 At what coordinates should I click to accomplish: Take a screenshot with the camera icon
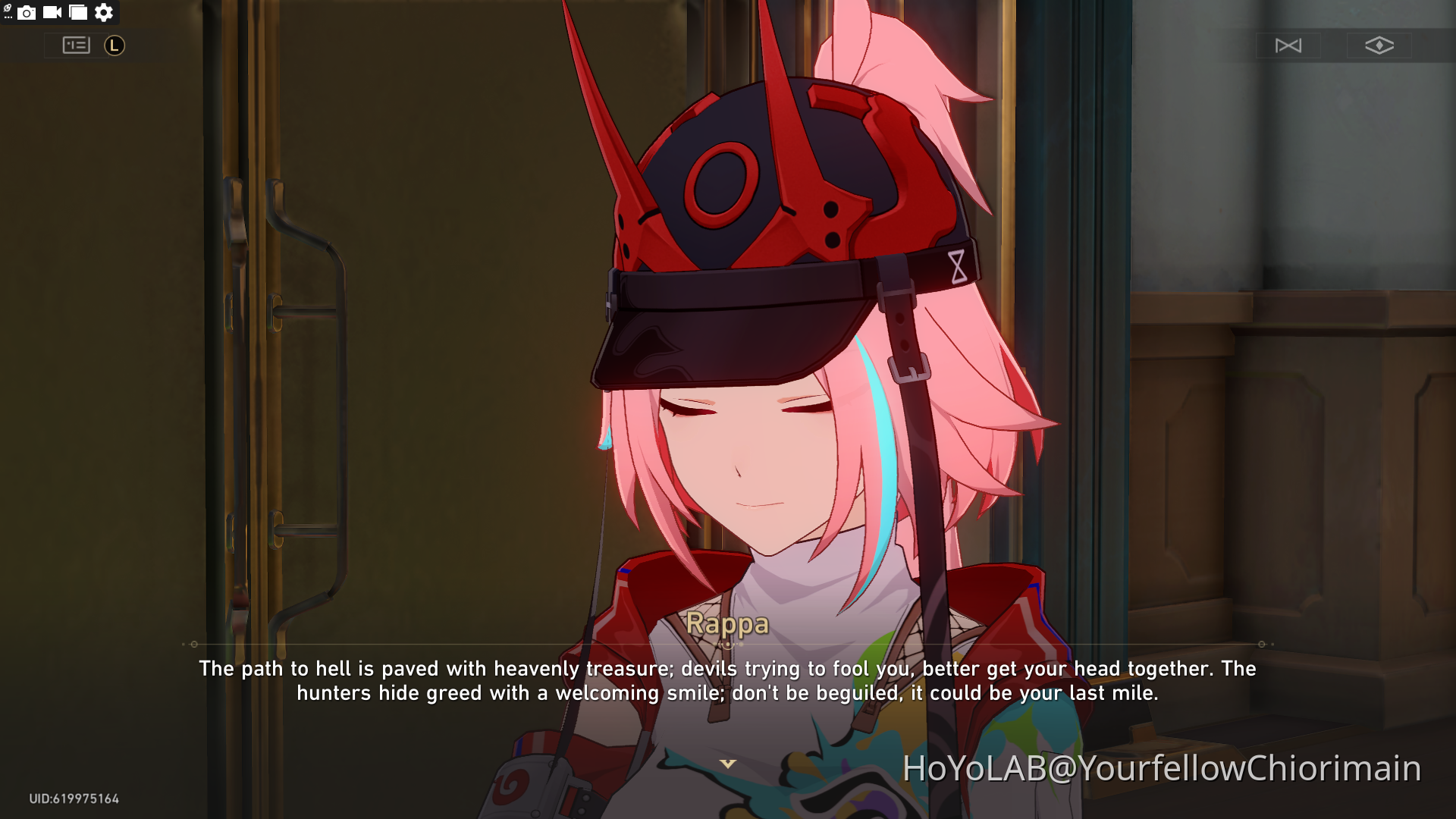click(27, 12)
